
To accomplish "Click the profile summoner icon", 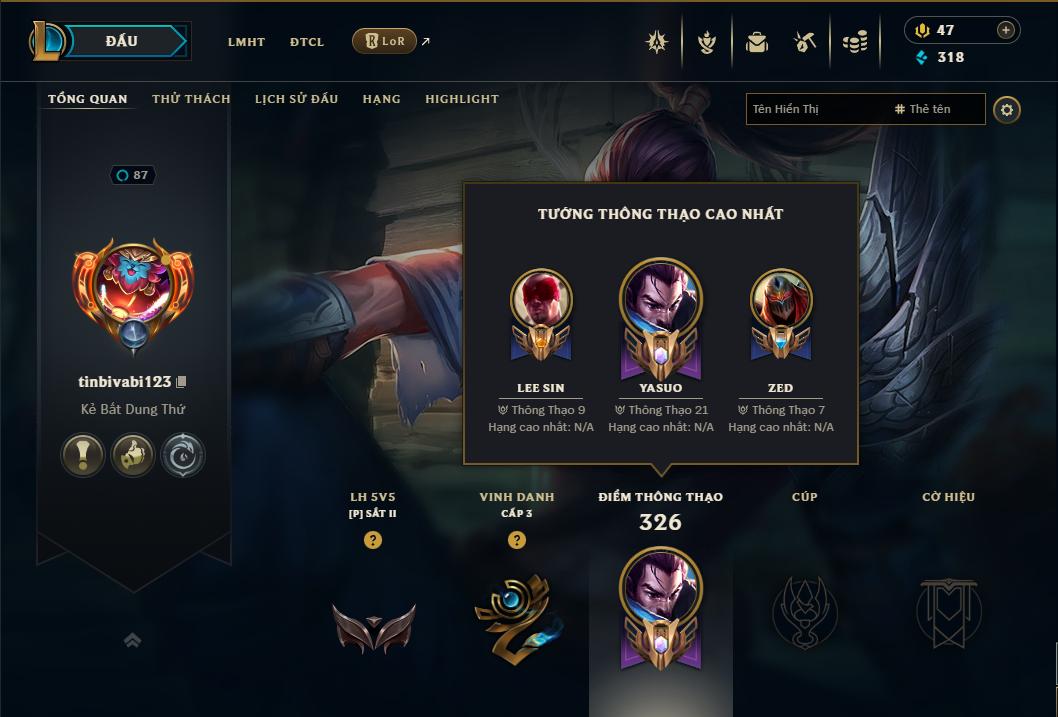I will 133,283.
